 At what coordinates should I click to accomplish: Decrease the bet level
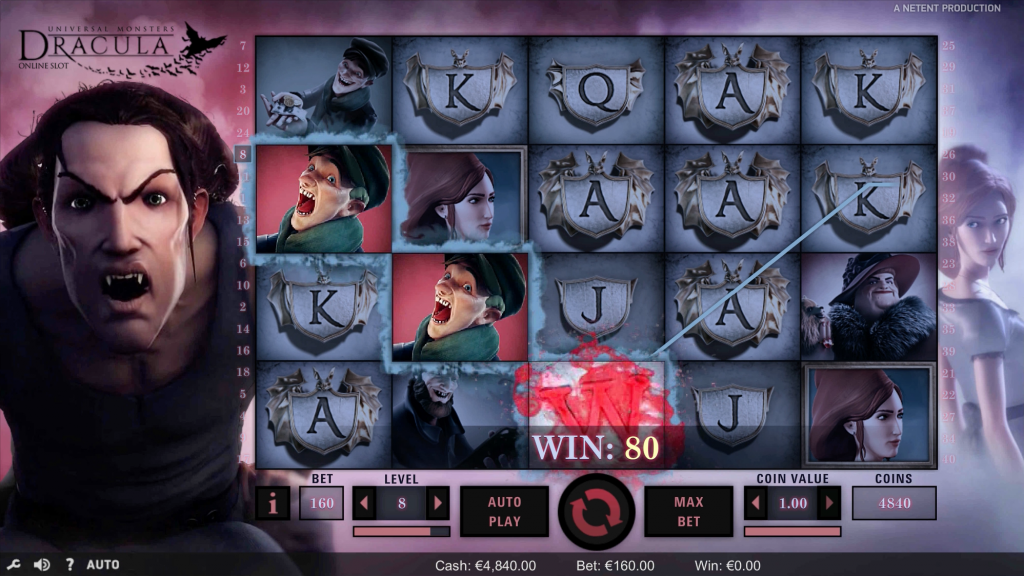click(364, 503)
